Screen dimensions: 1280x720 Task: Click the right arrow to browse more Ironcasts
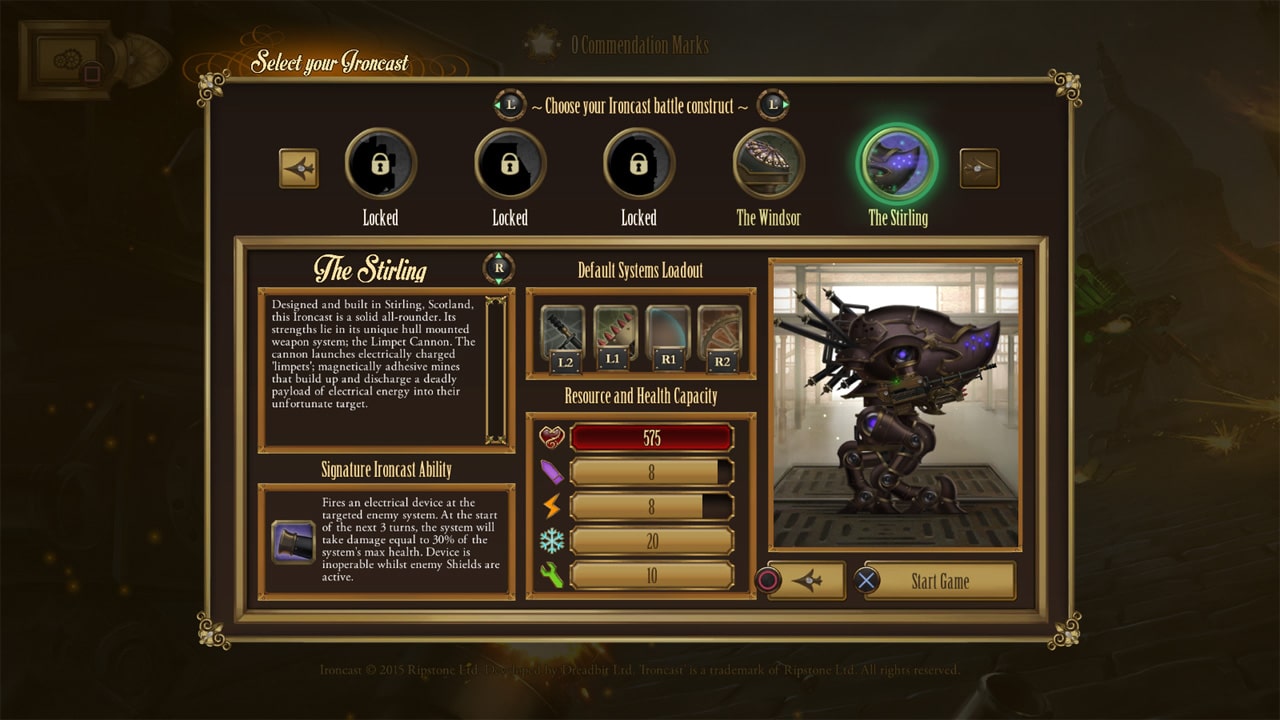tap(980, 167)
